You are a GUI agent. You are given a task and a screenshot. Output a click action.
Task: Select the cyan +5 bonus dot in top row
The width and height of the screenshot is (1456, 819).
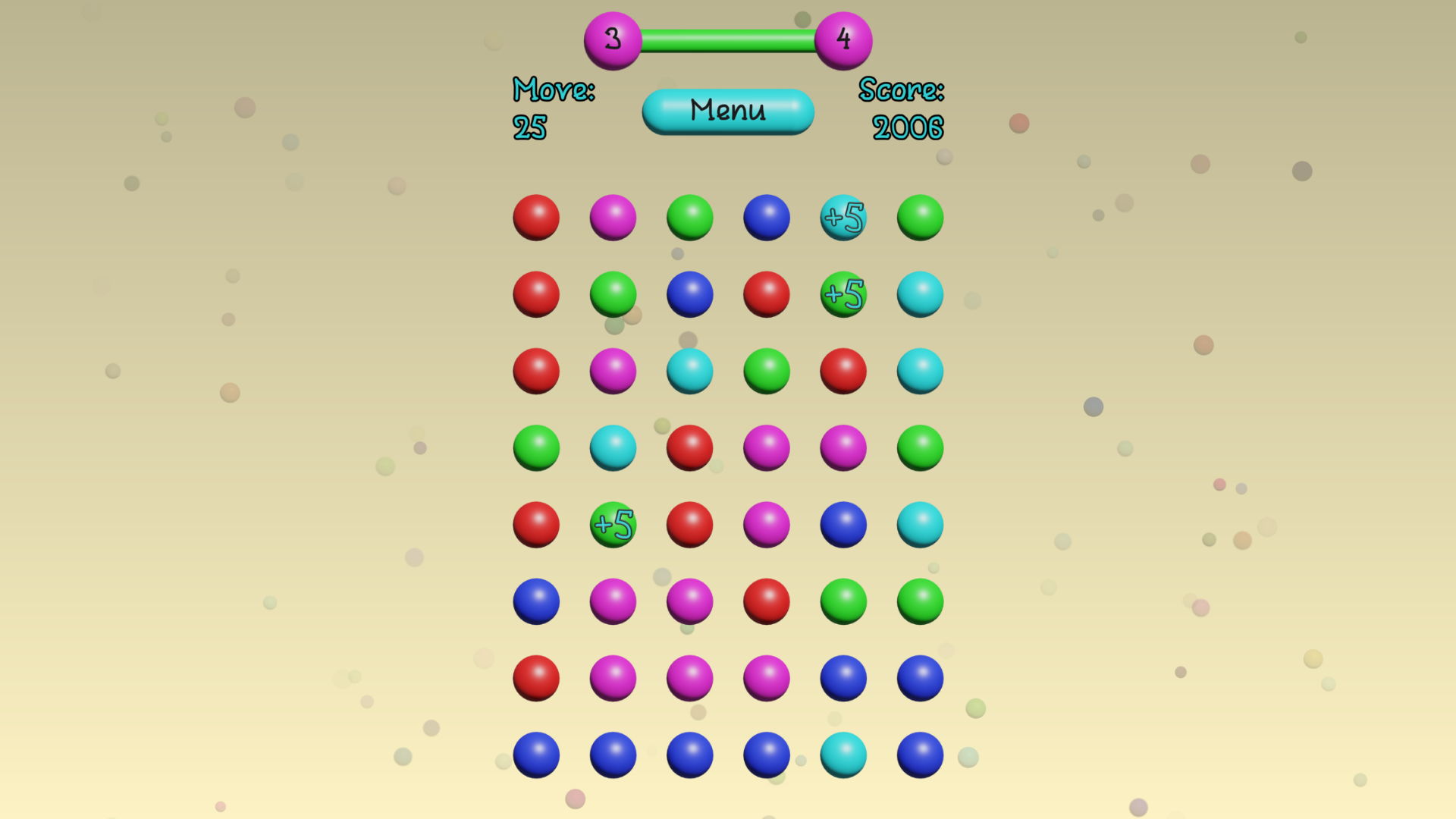click(x=843, y=218)
